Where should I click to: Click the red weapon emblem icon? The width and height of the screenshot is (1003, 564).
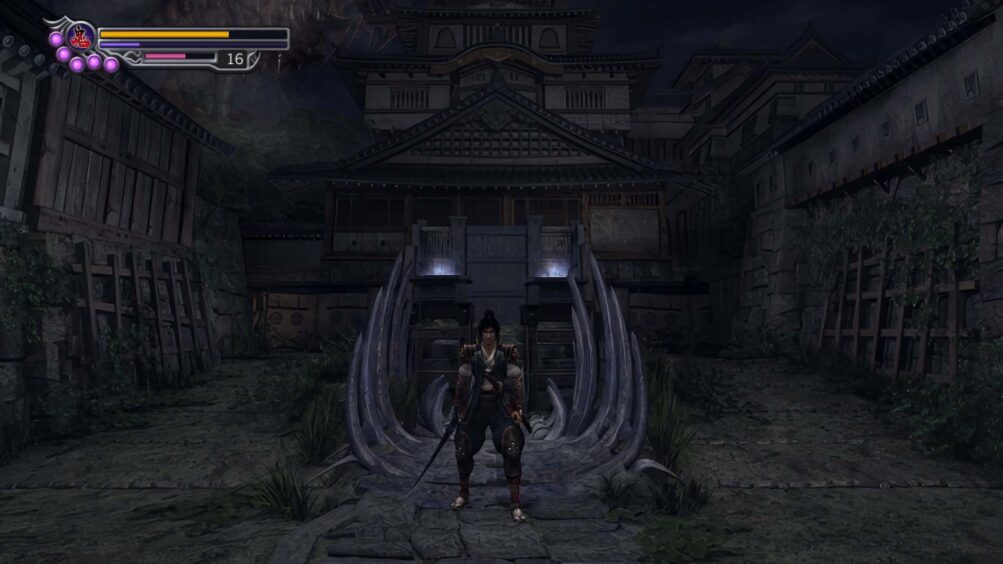pos(82,38)
